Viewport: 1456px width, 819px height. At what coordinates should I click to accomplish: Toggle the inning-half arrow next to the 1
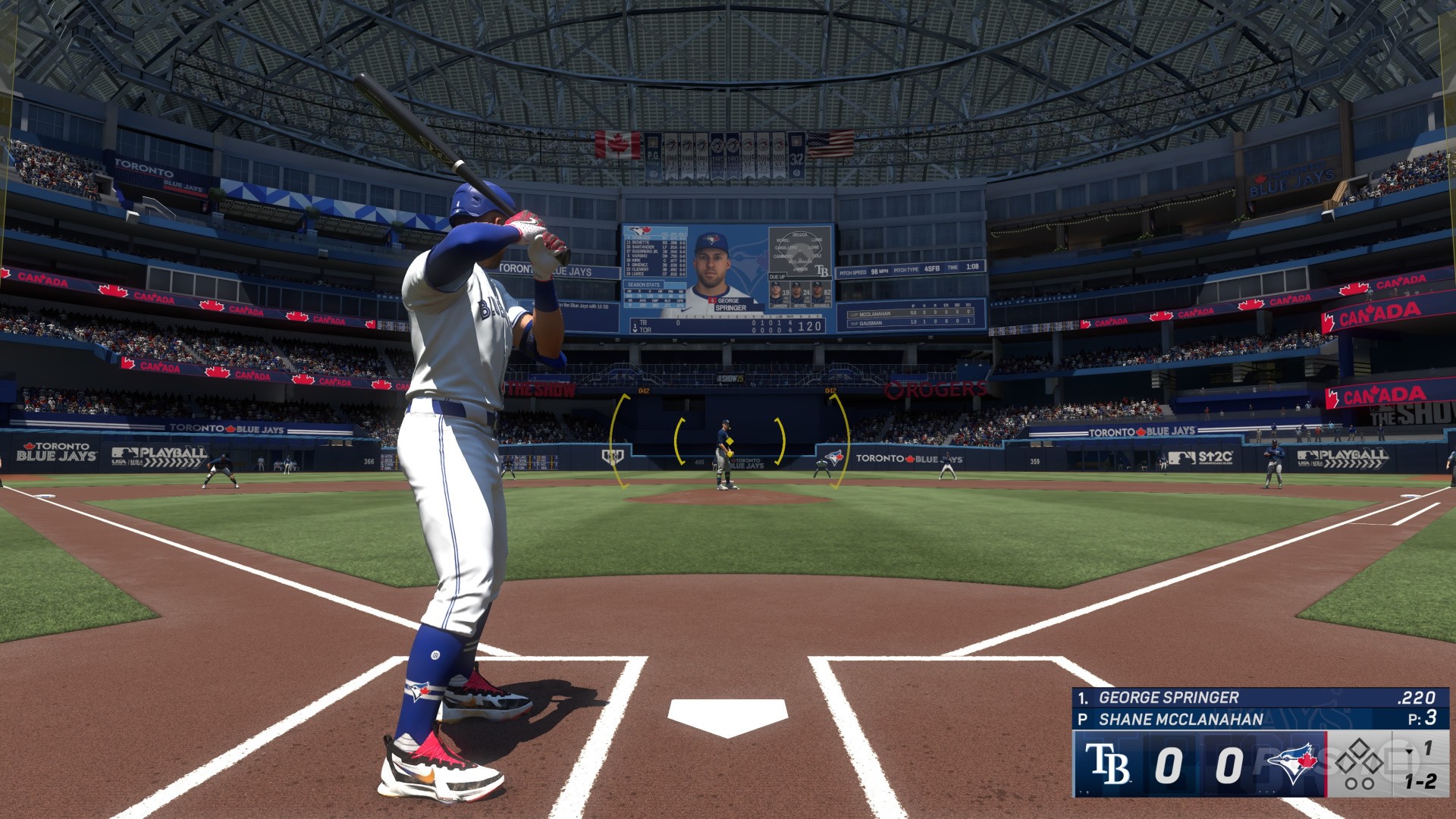tap(1410, 752)
